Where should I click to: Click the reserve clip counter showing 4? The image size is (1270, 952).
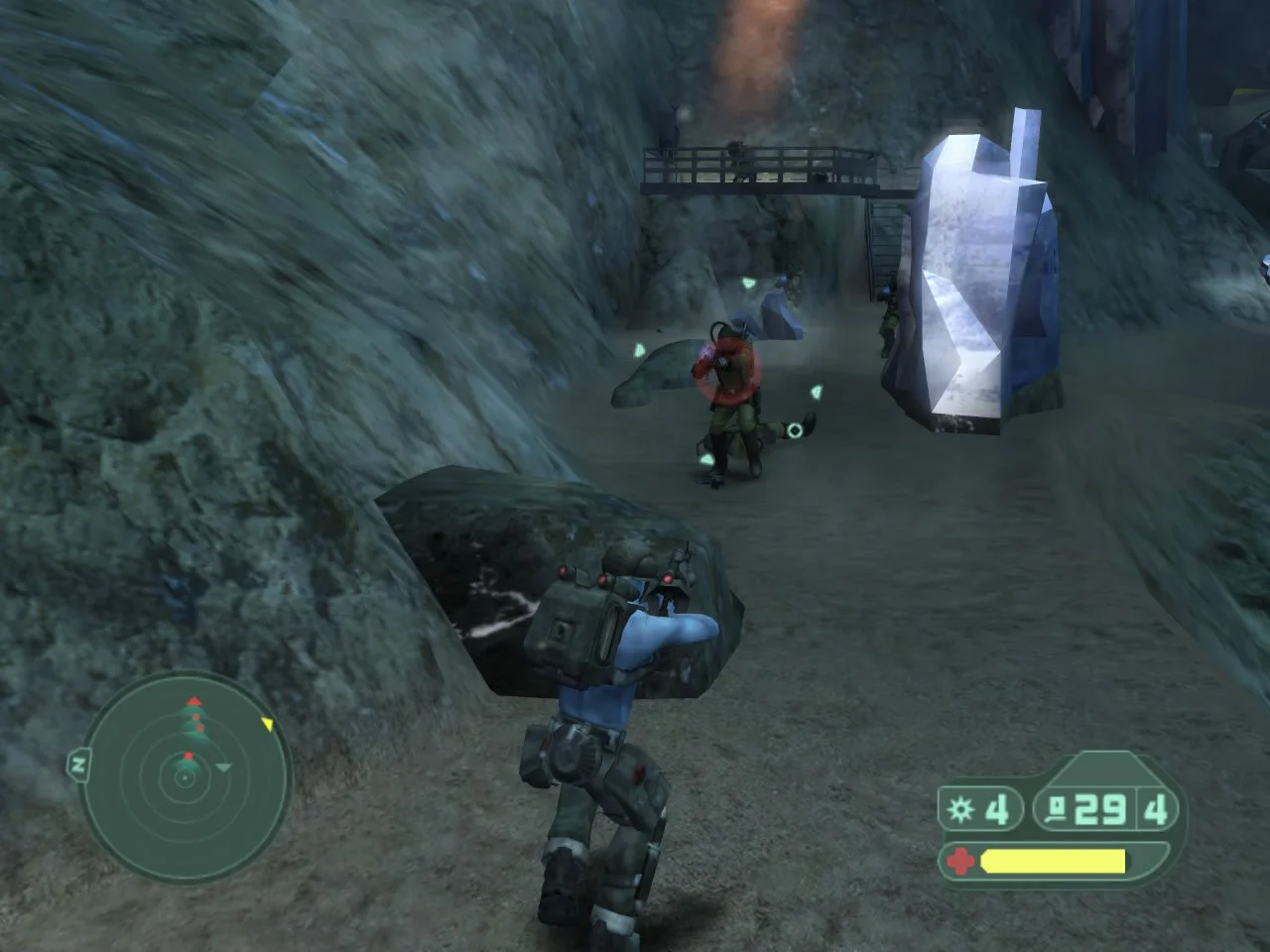[1156, 807]
